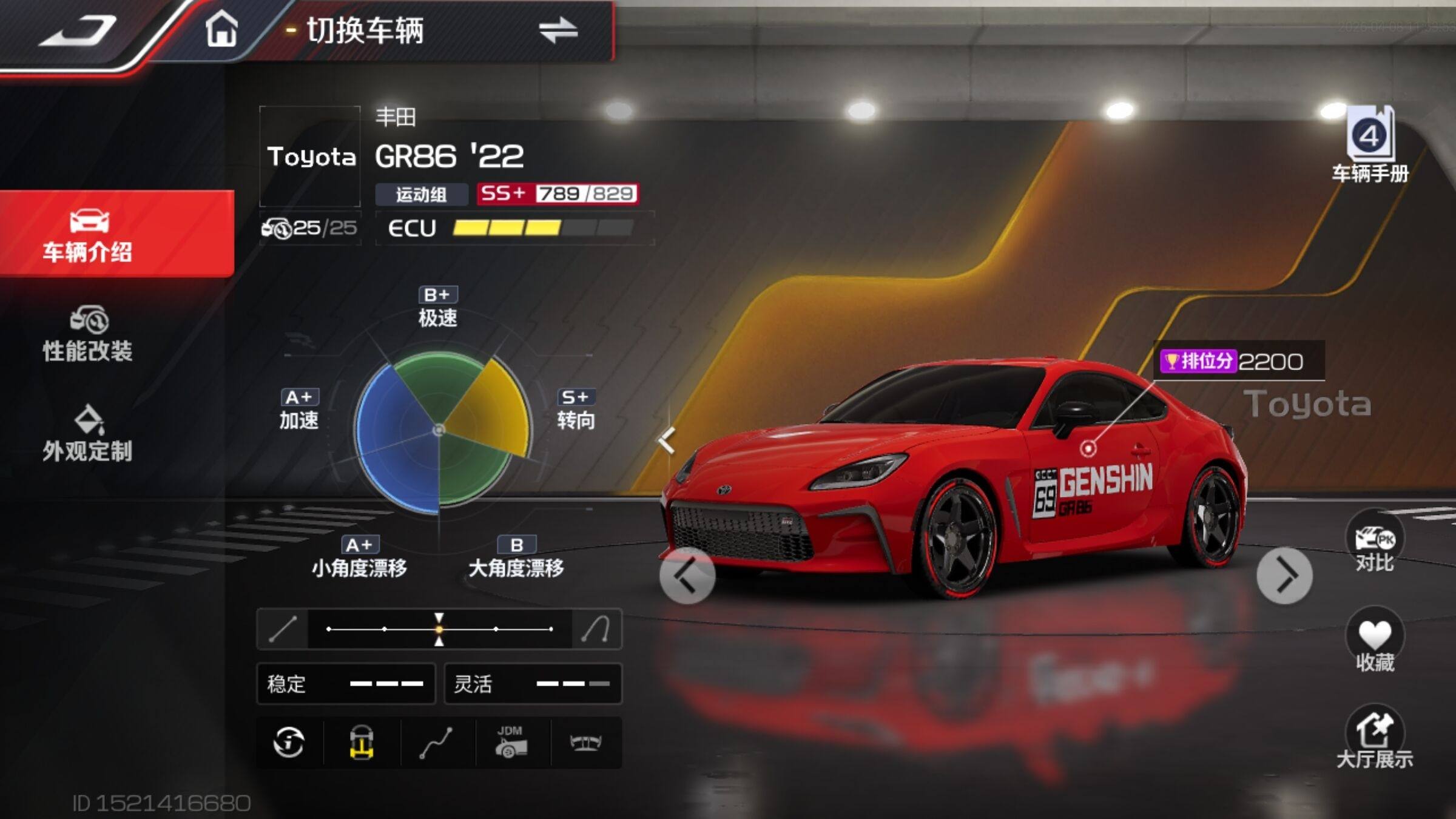Click the rear spoiler icon
1456x819 pixels.
[585, 743]
